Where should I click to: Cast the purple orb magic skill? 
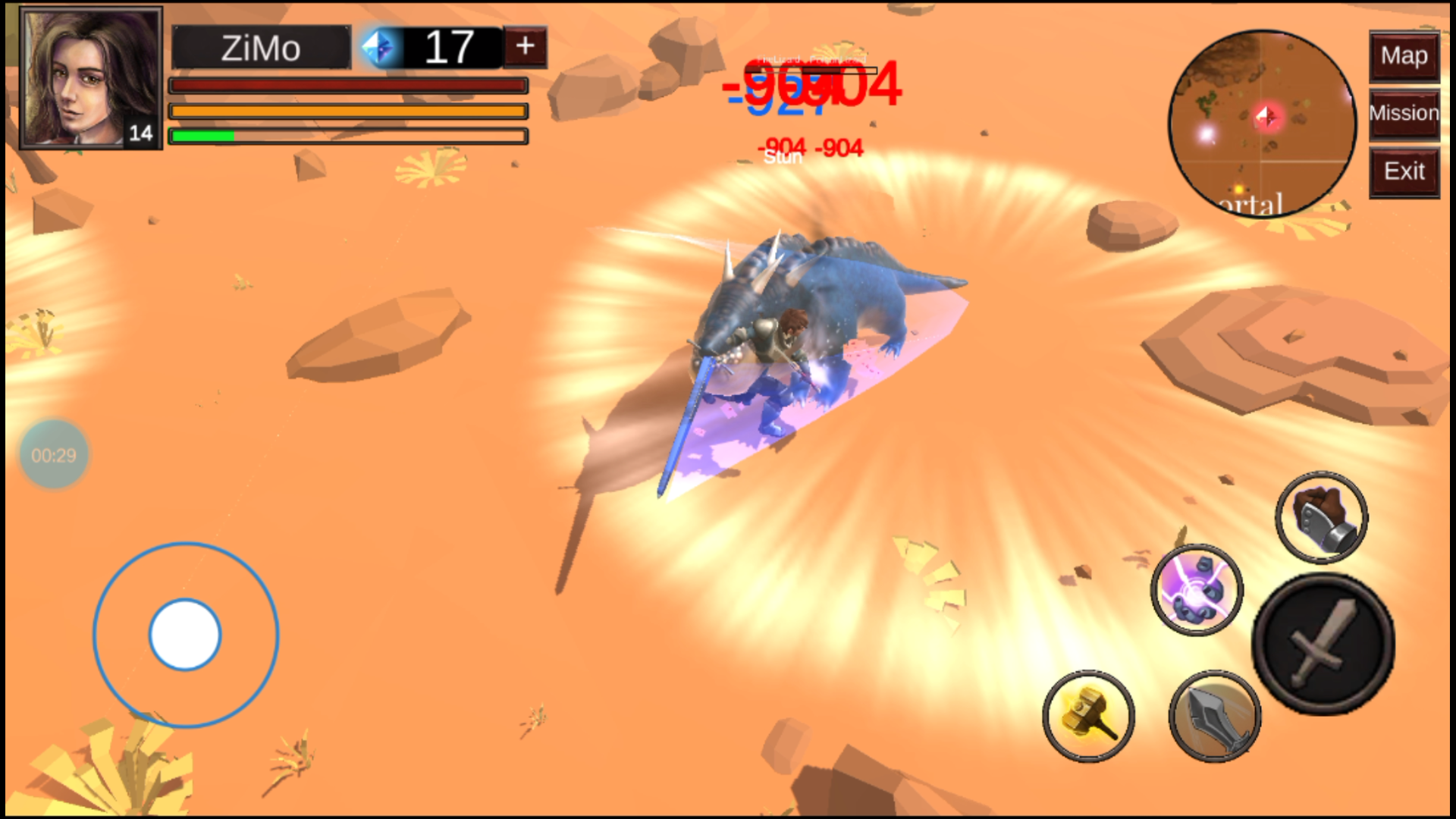tap(1197, 589)
